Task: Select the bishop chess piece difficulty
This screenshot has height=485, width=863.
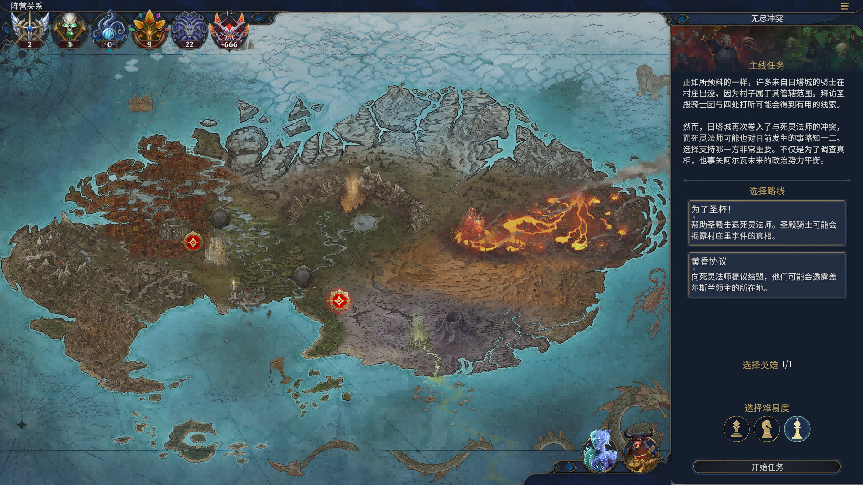Action: coord(796,429)
